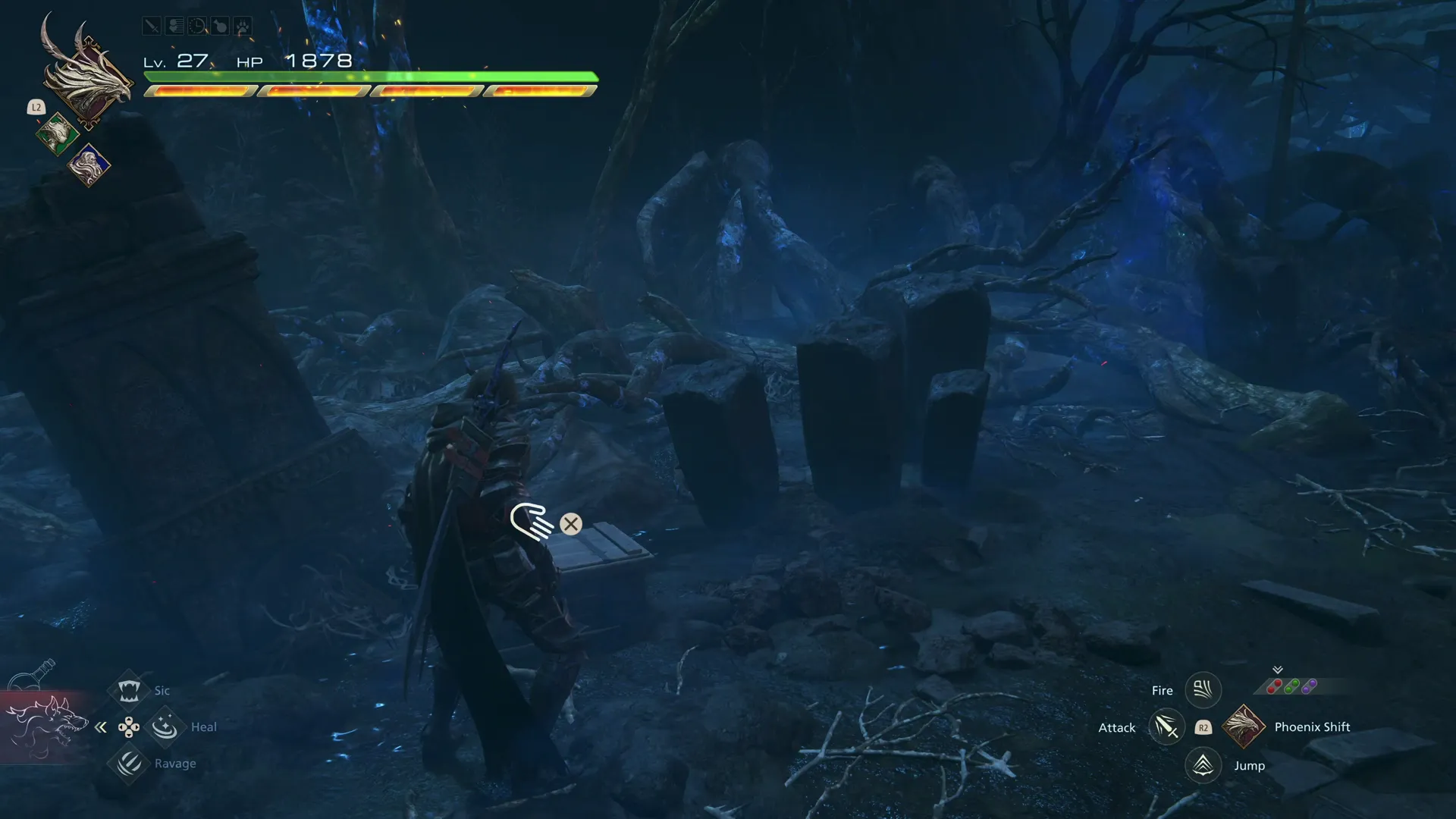
Task: Select Torgal's Heal sparkle icon
Action: pyautogui.click(x=165, y=726)
